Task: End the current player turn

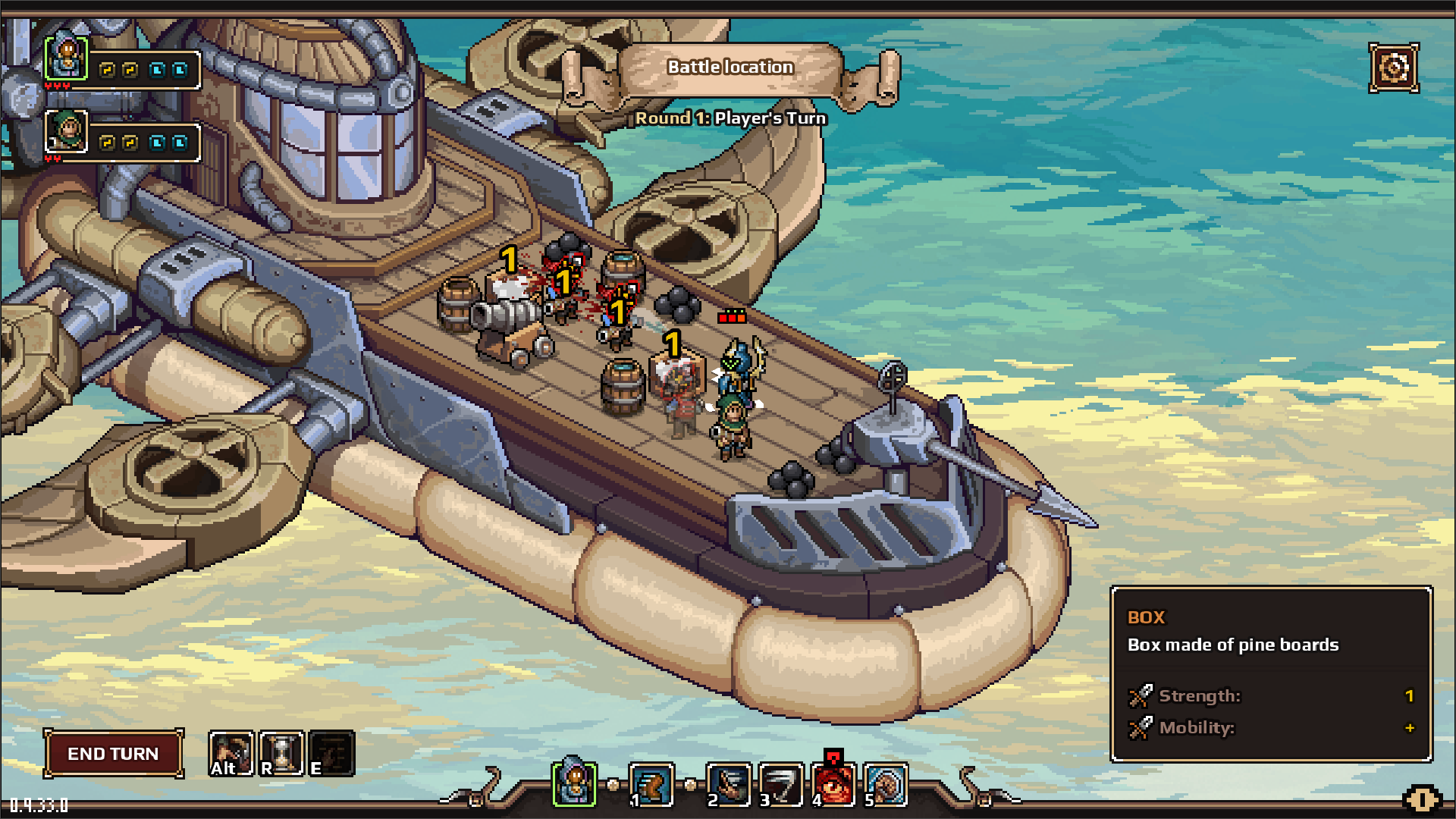Action: pos(113,753)
